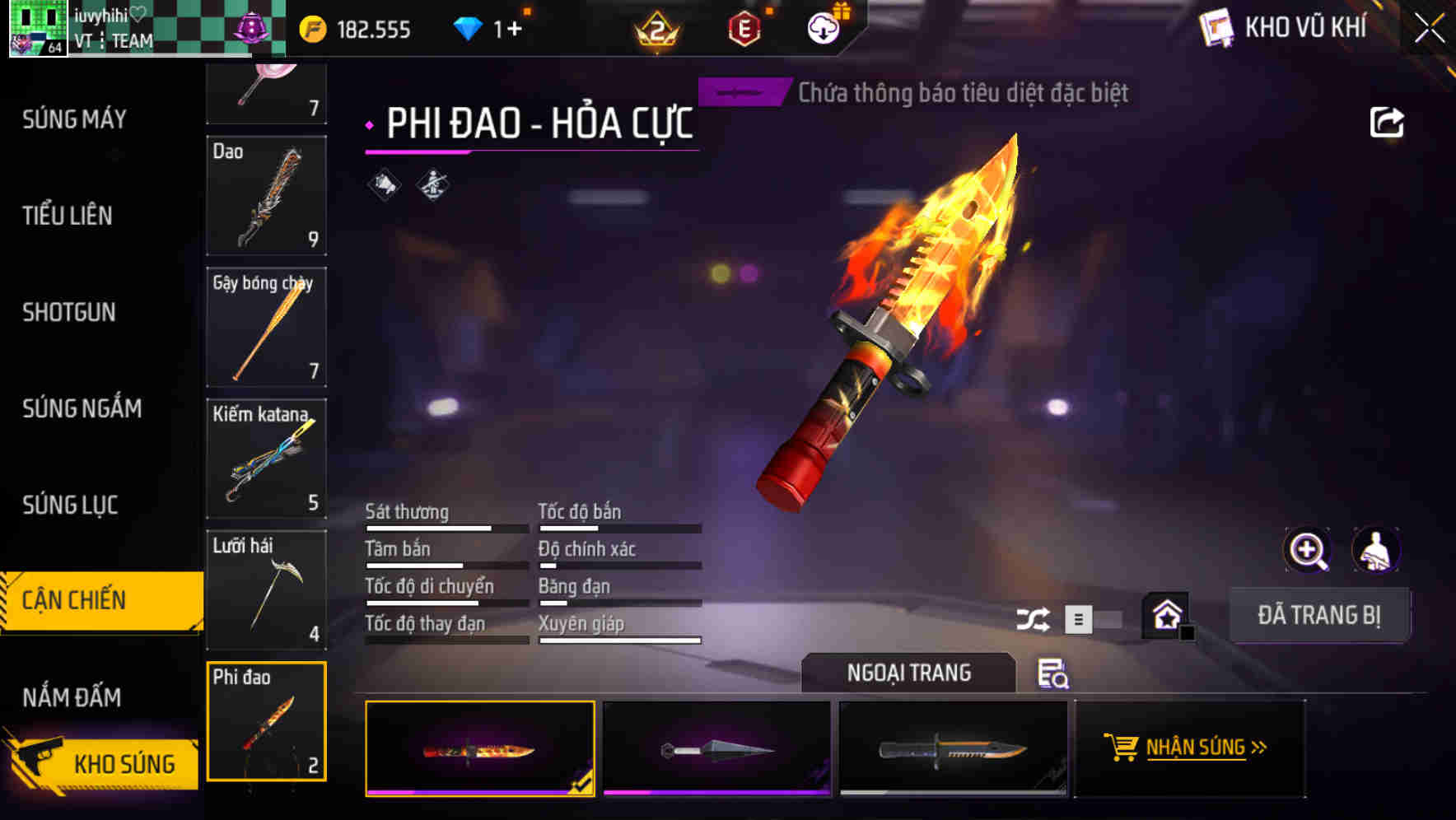Select the zoom-in magnifier icon
1456x820 pixels.
click(1306, 550)
